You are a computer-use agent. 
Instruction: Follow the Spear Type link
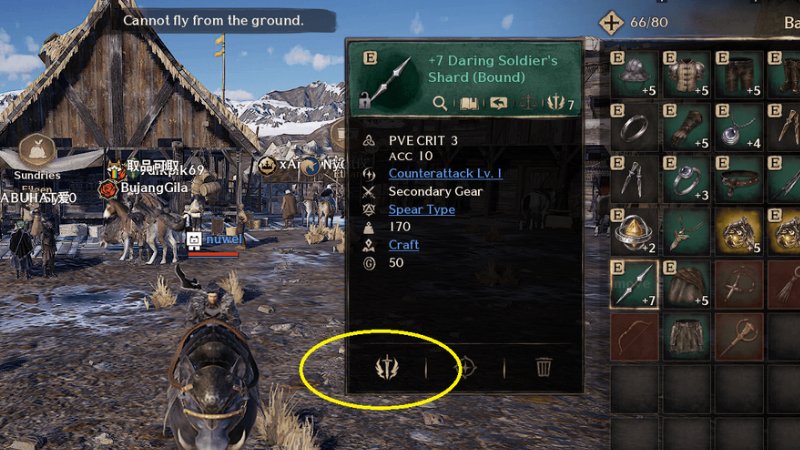coord(421,209)
